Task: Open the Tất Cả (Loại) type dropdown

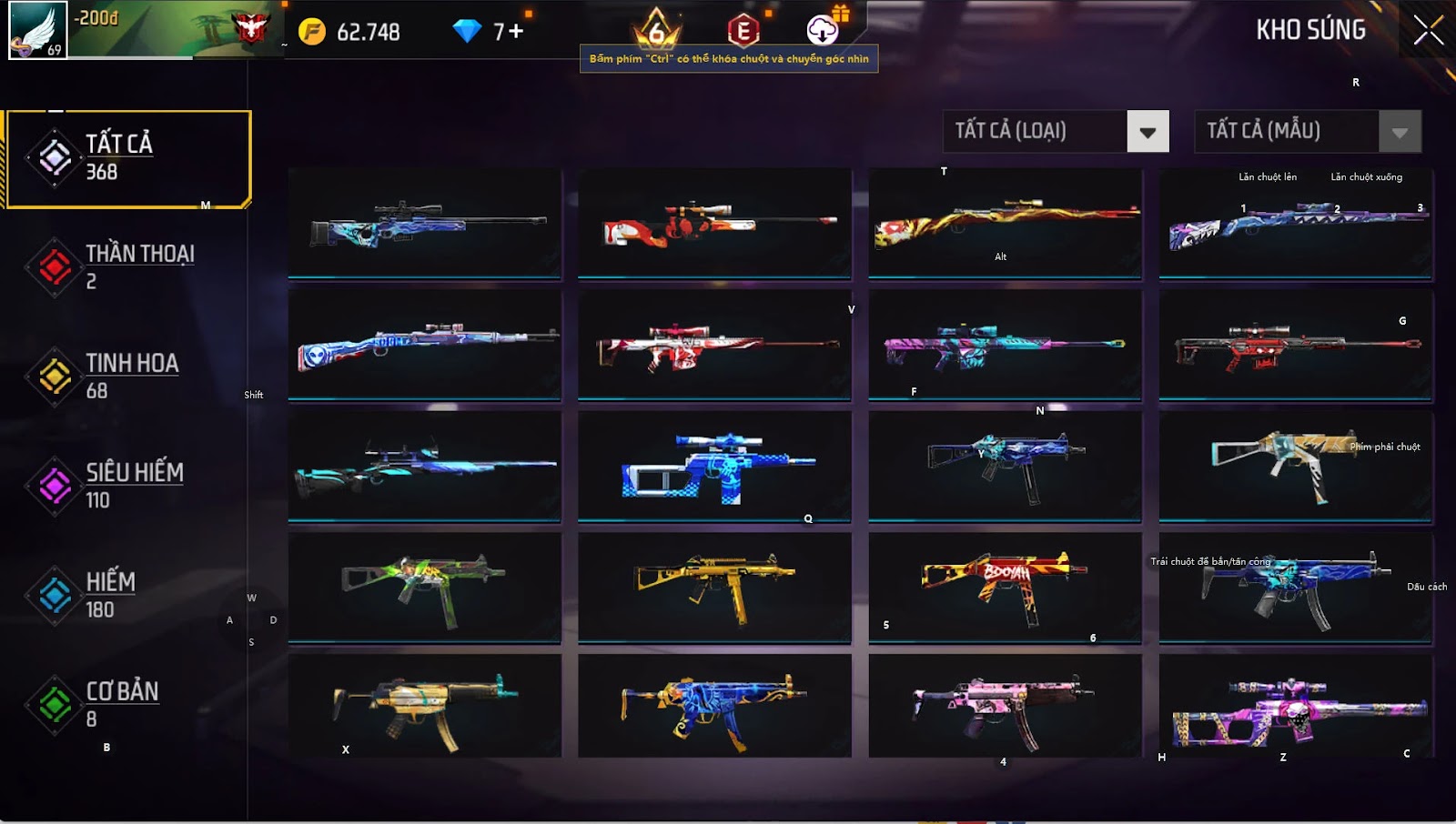Action: tap(1147, 132)
